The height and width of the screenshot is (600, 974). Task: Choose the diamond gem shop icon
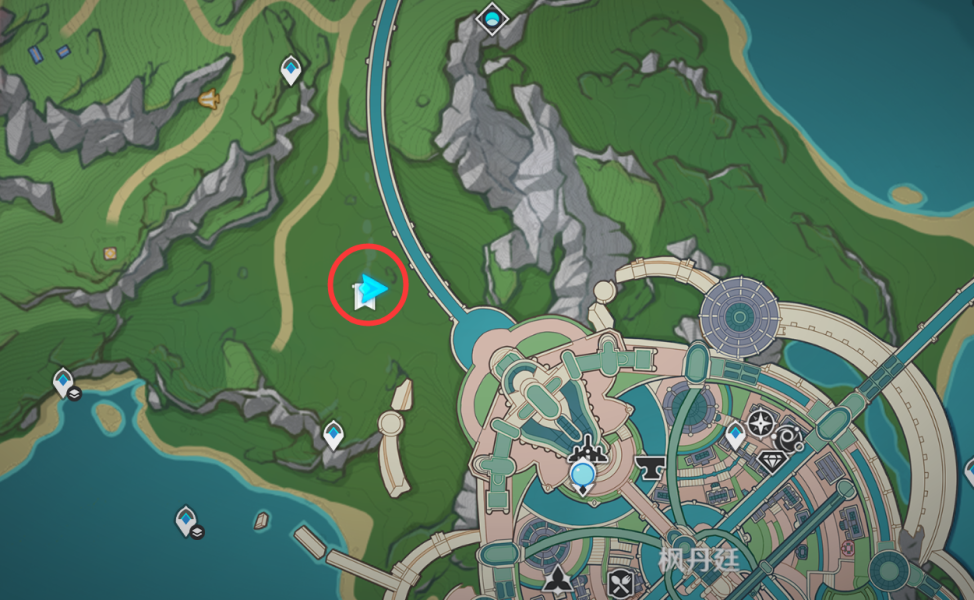[x=770, y=460]
